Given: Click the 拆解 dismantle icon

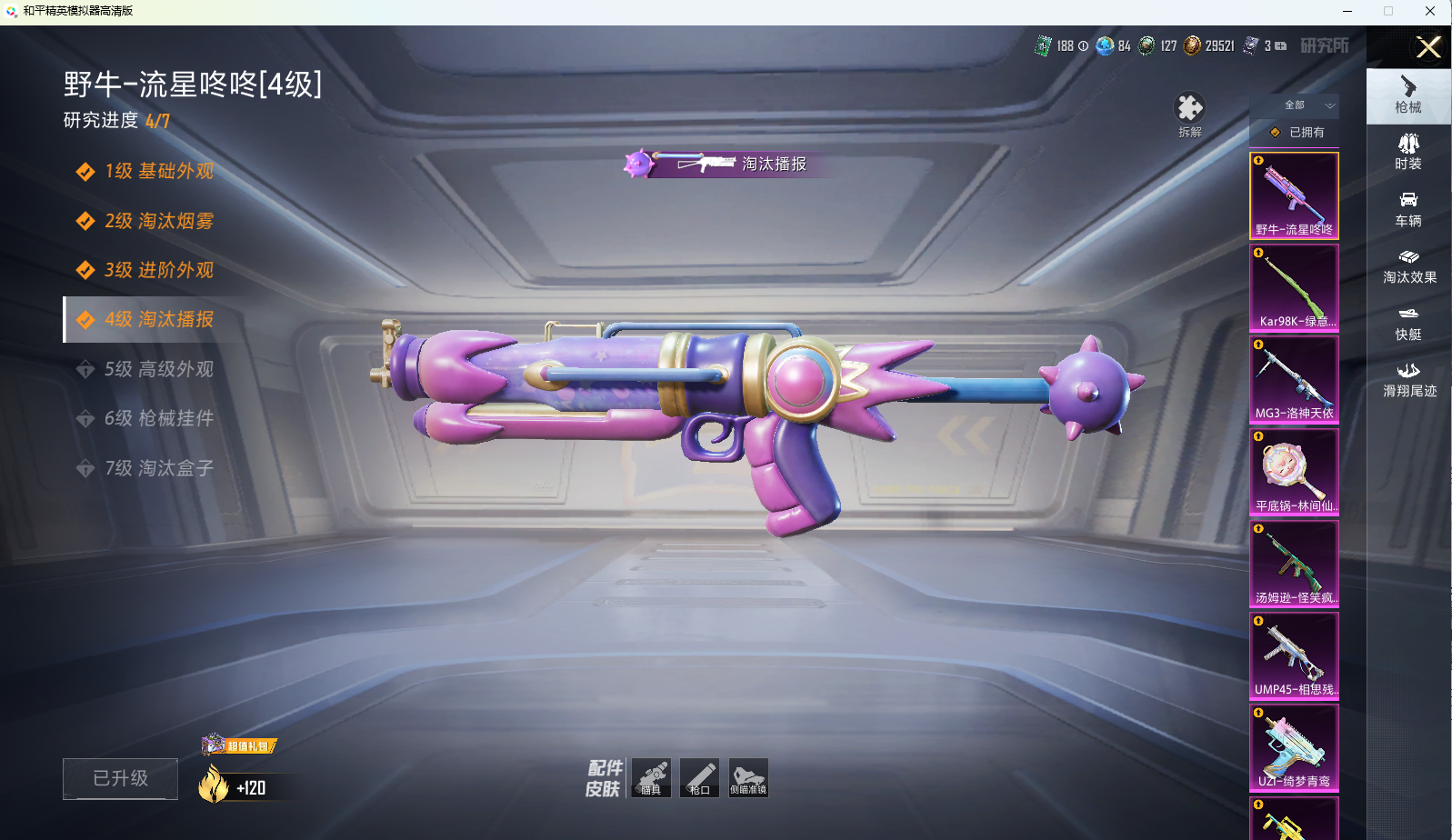Looking at the screenshot, I should click(x=1189, y=111).
